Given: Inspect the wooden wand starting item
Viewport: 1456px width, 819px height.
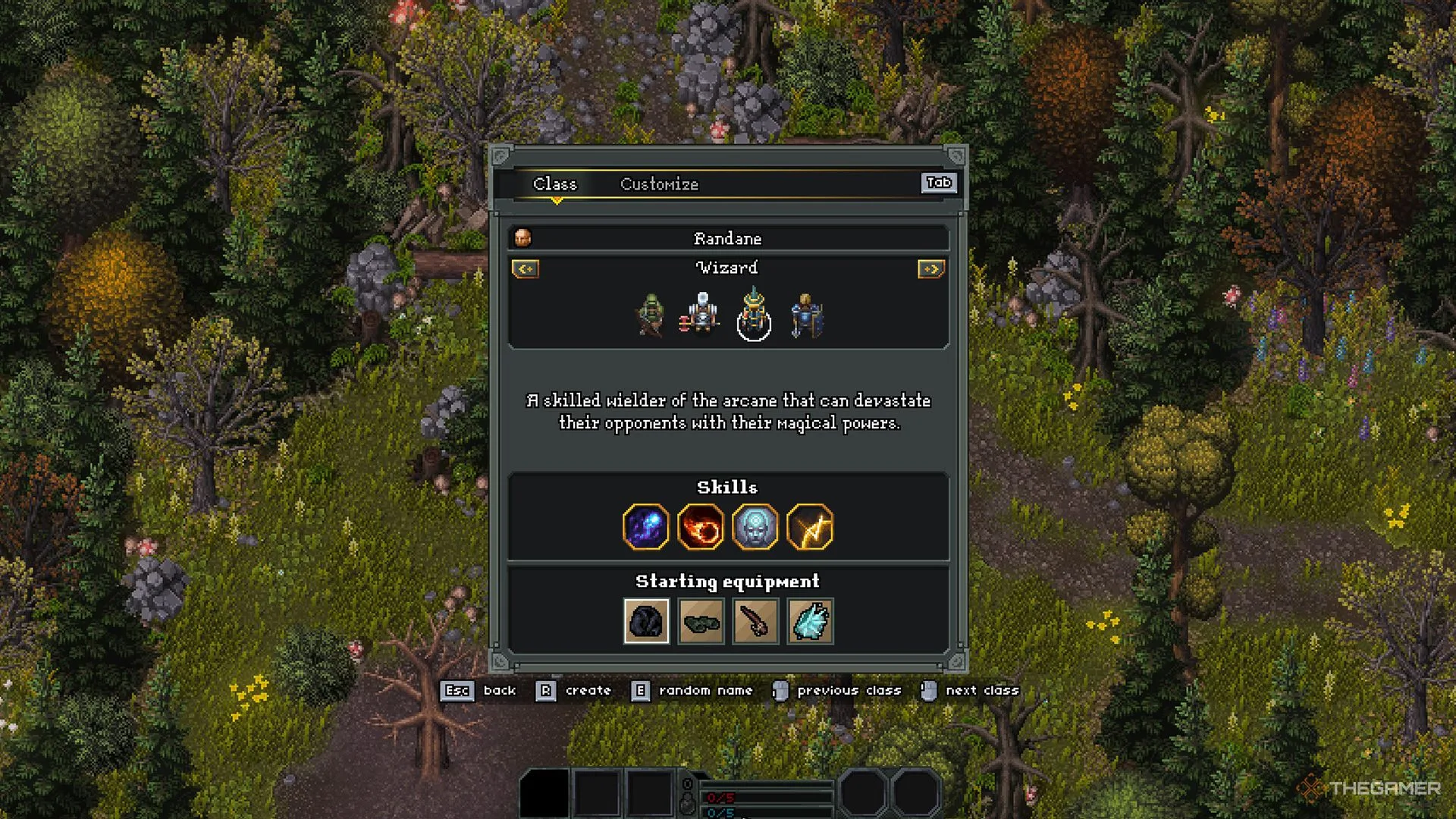Looking at the screenshot, I should click(x=755, y=621).
